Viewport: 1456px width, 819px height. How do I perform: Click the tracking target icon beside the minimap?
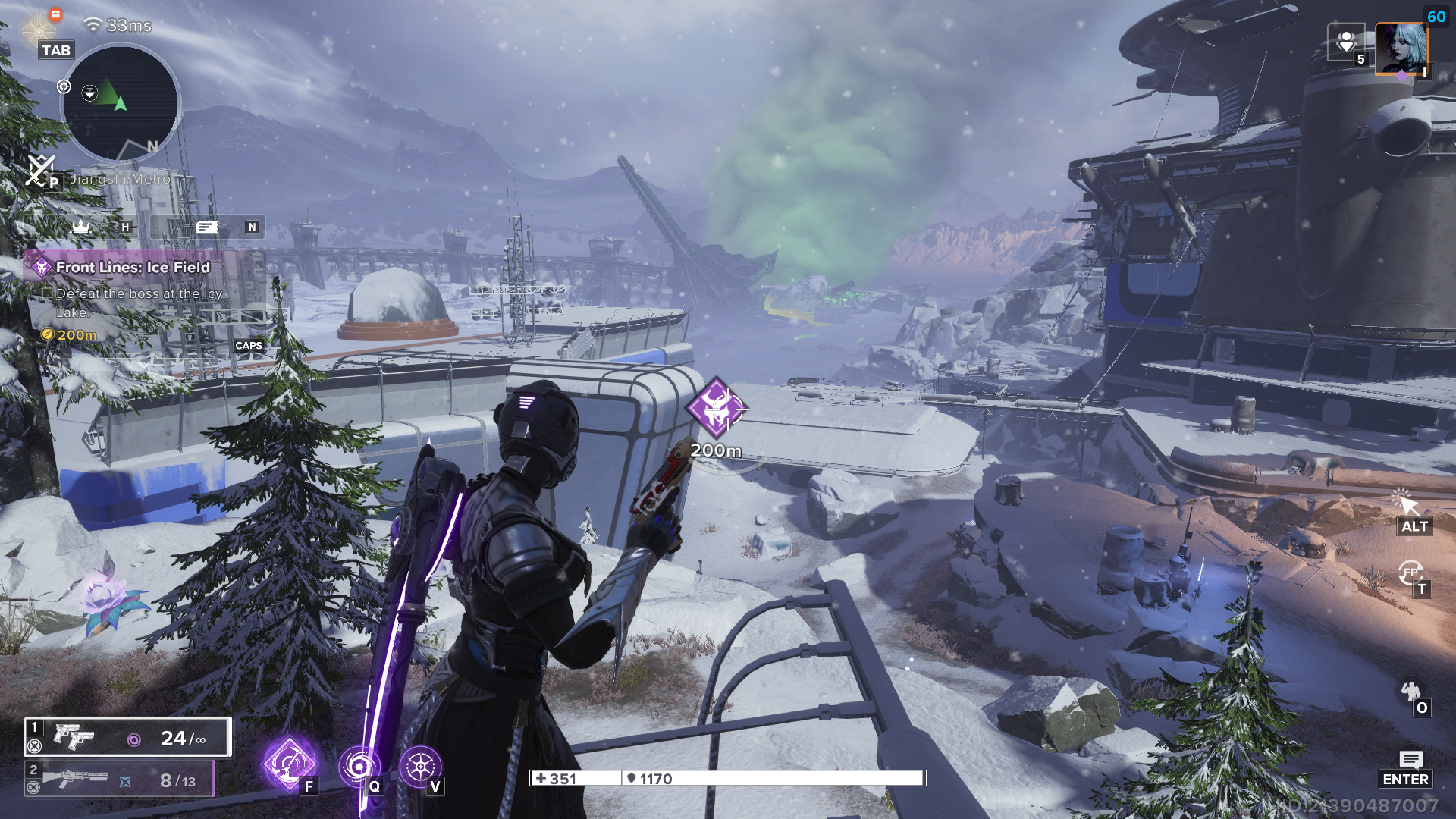tap(64, 87)
